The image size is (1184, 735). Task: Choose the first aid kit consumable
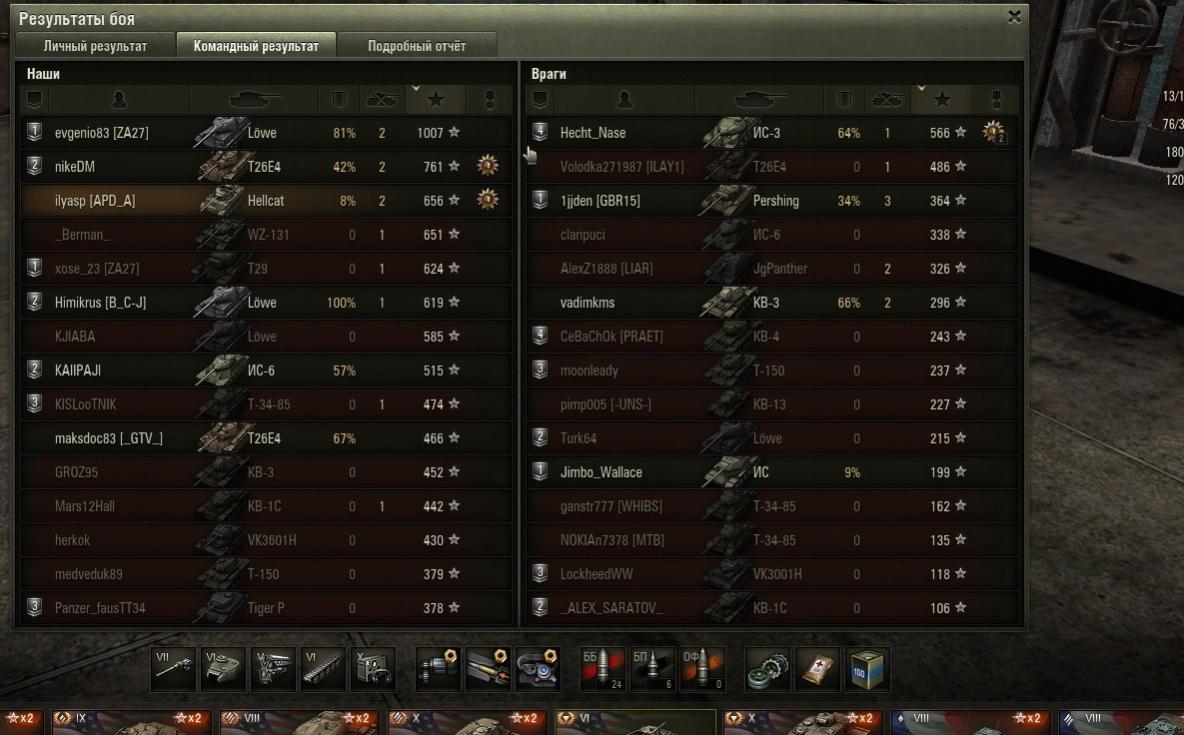click(817, 669)
